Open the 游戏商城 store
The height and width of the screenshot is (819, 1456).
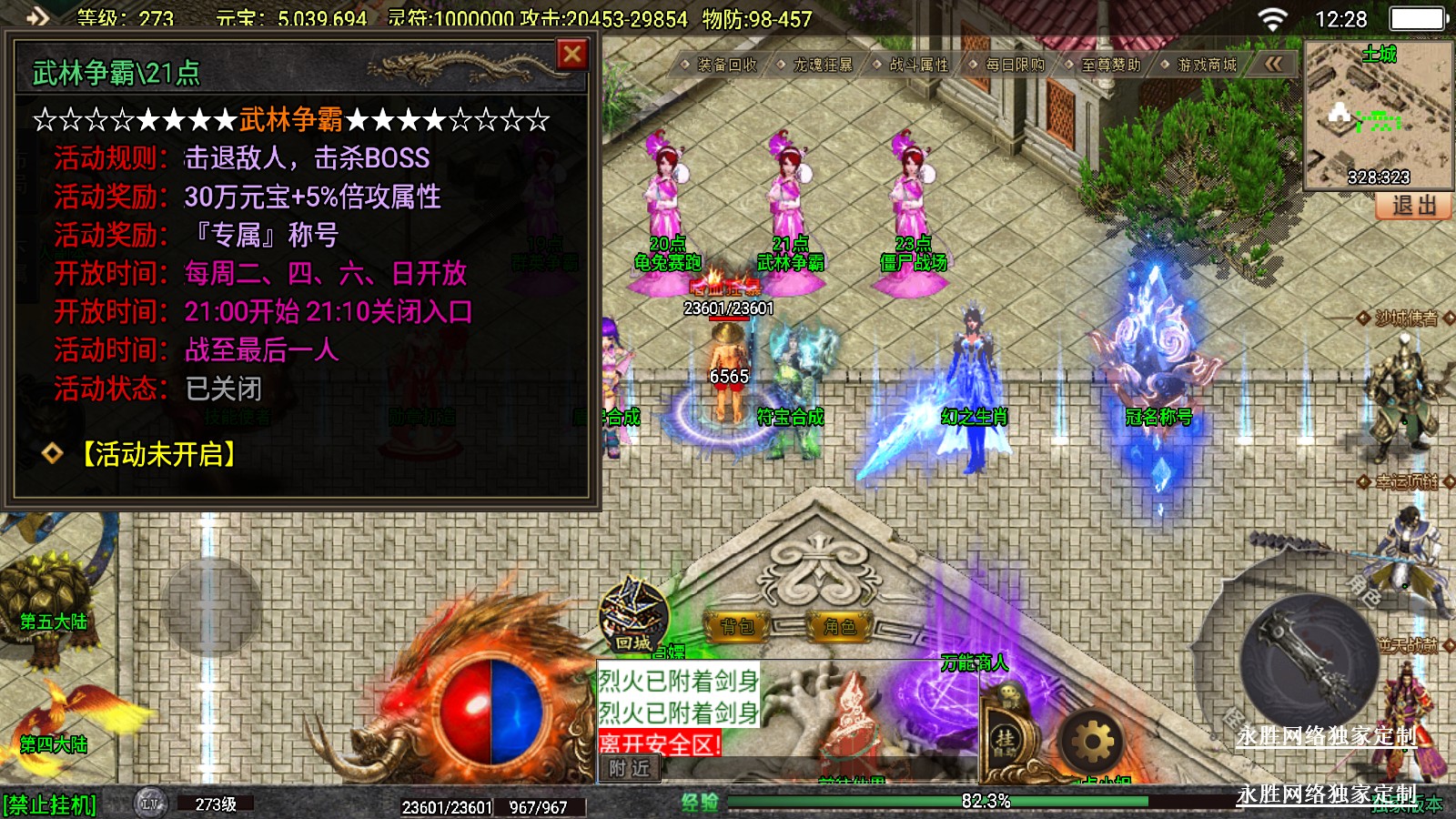(x=1207, y=65)
